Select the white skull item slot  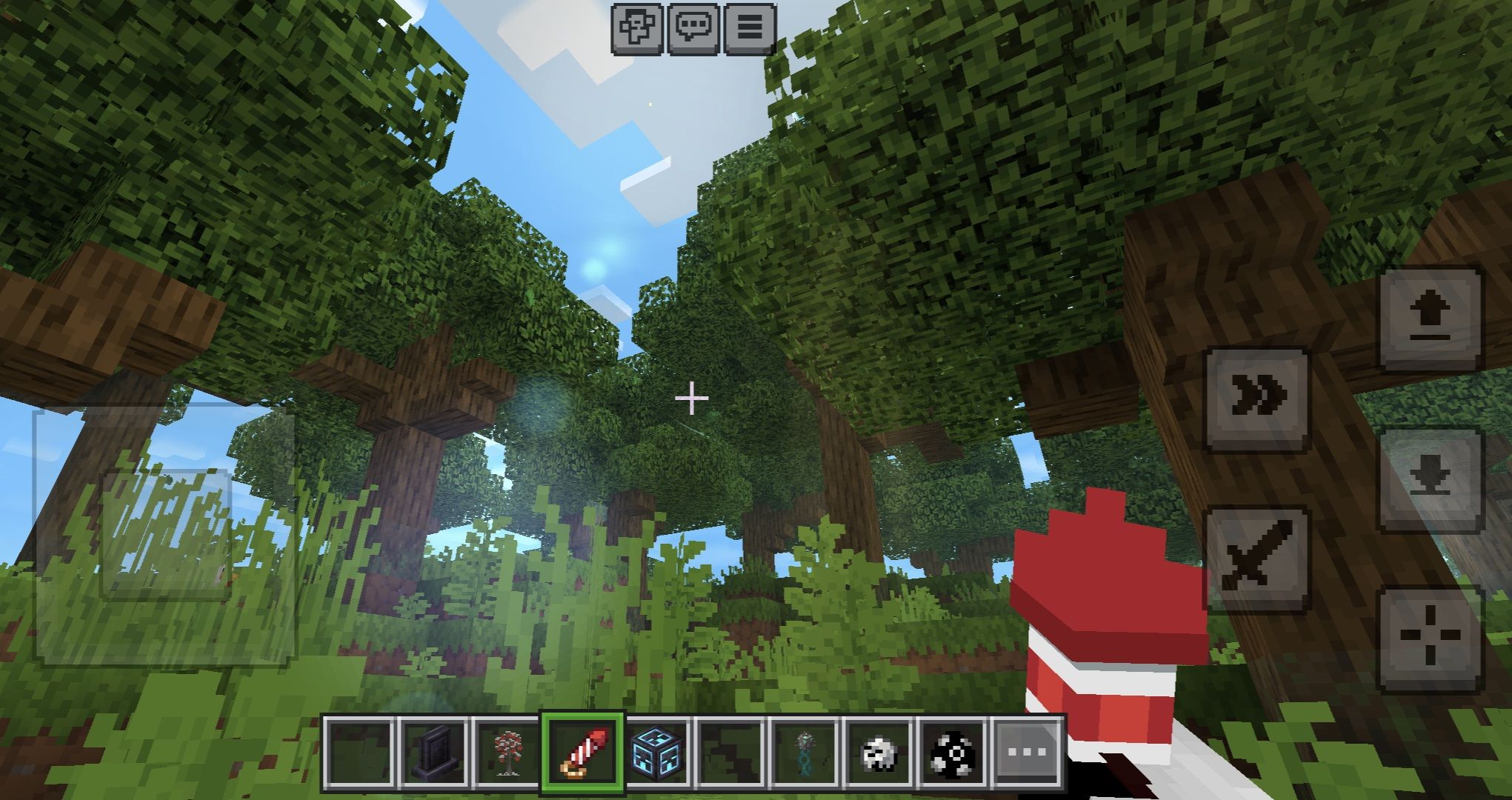tap(879, 753)
